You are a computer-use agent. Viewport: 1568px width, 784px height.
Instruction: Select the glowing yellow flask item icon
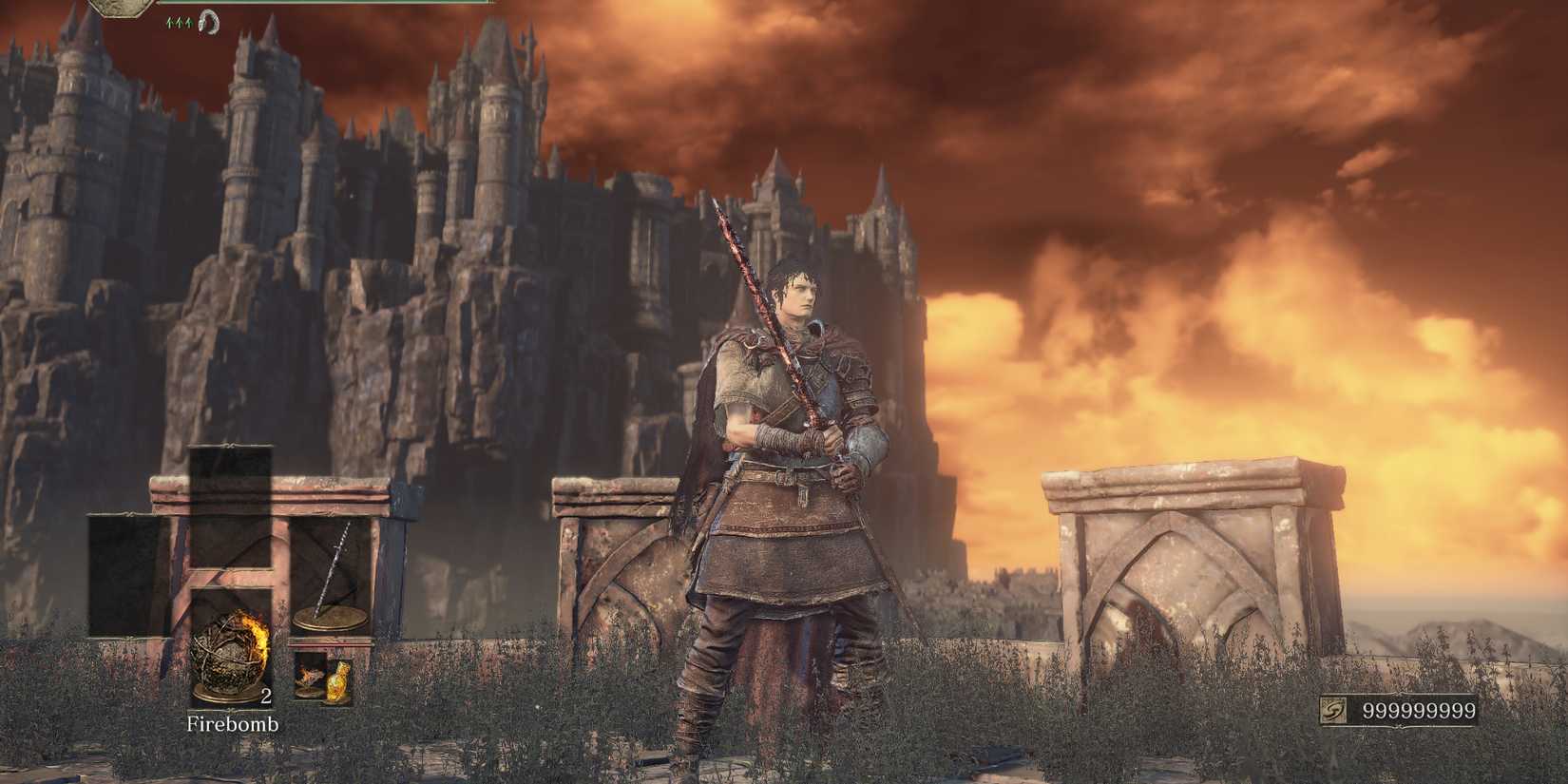338,680
